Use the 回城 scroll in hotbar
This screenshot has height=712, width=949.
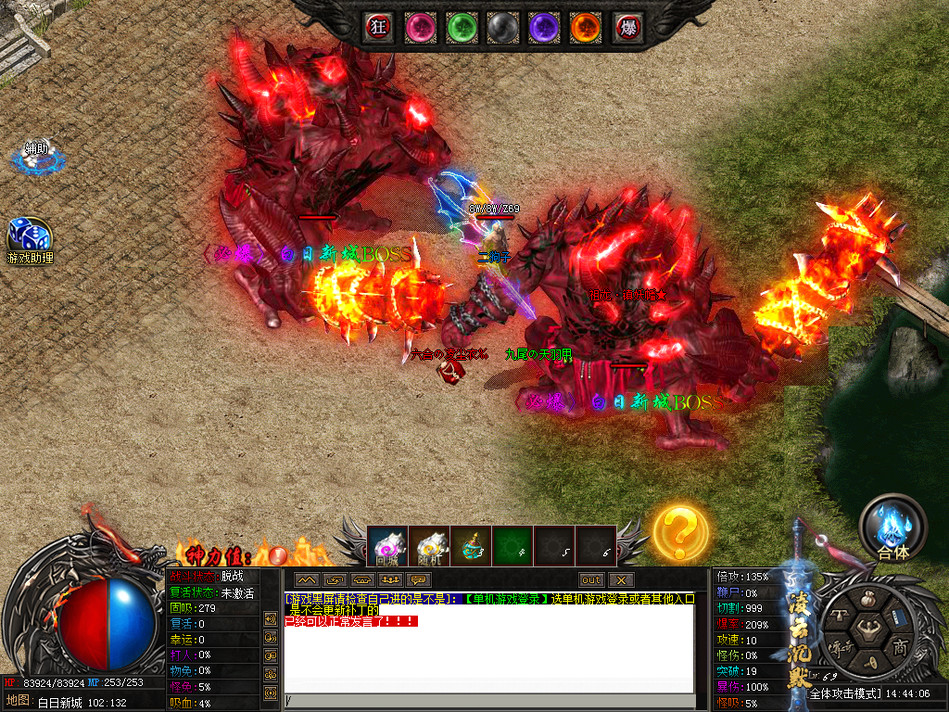(387, 545)
